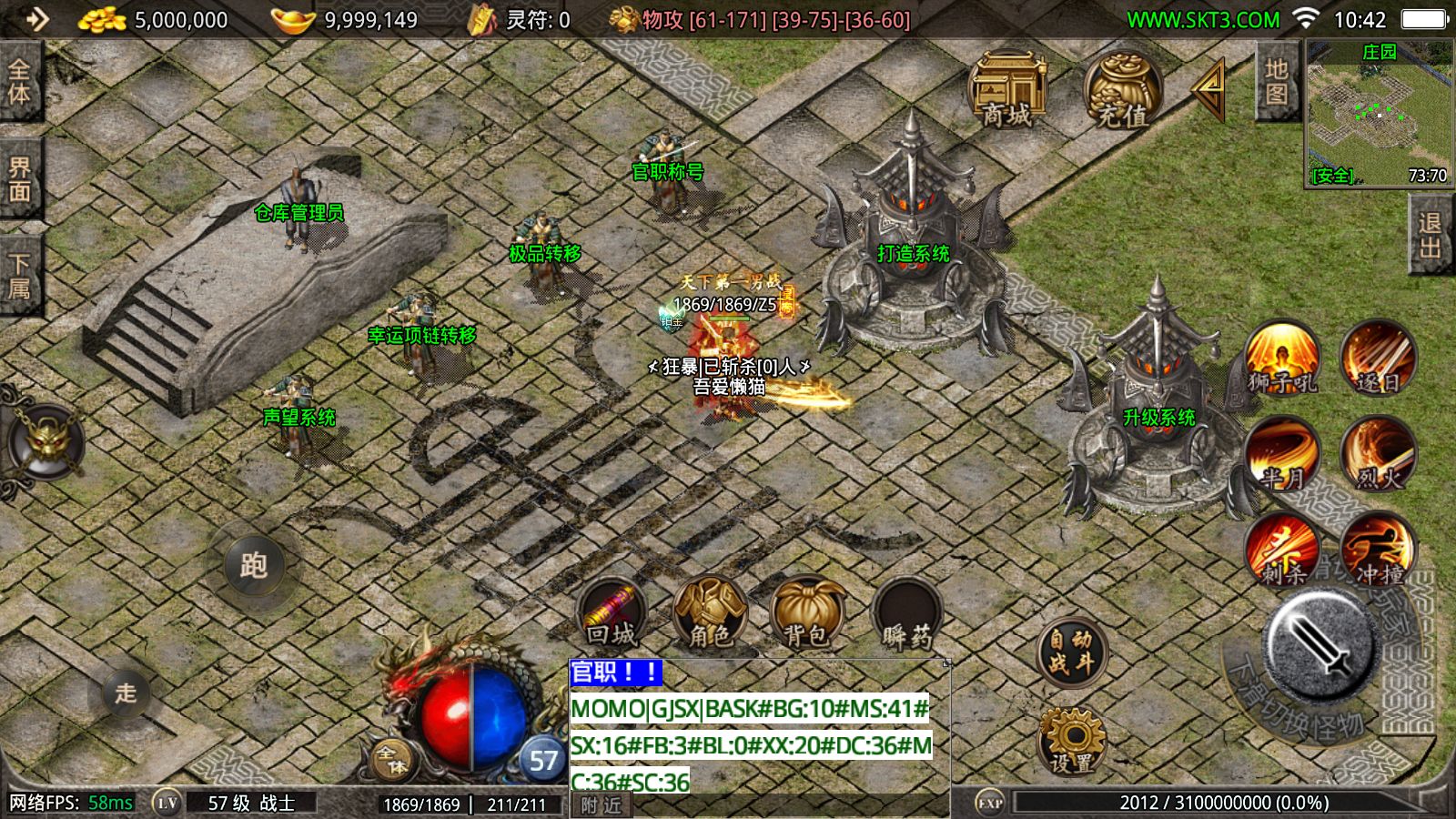Toggle 自动战斗 auto battle
The width and height of the screenshot is (1456, 819).
1071,652
